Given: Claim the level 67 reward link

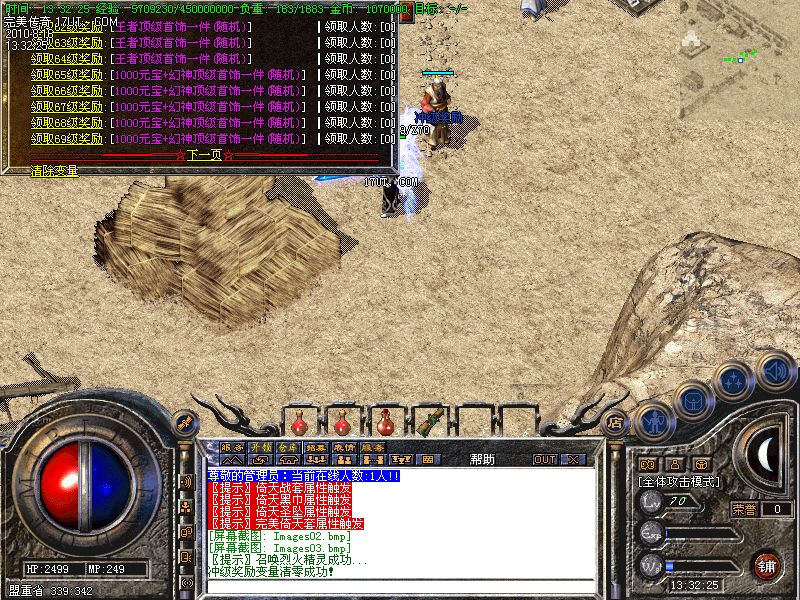Looking at the screenshot, I should tap(67, 106).
